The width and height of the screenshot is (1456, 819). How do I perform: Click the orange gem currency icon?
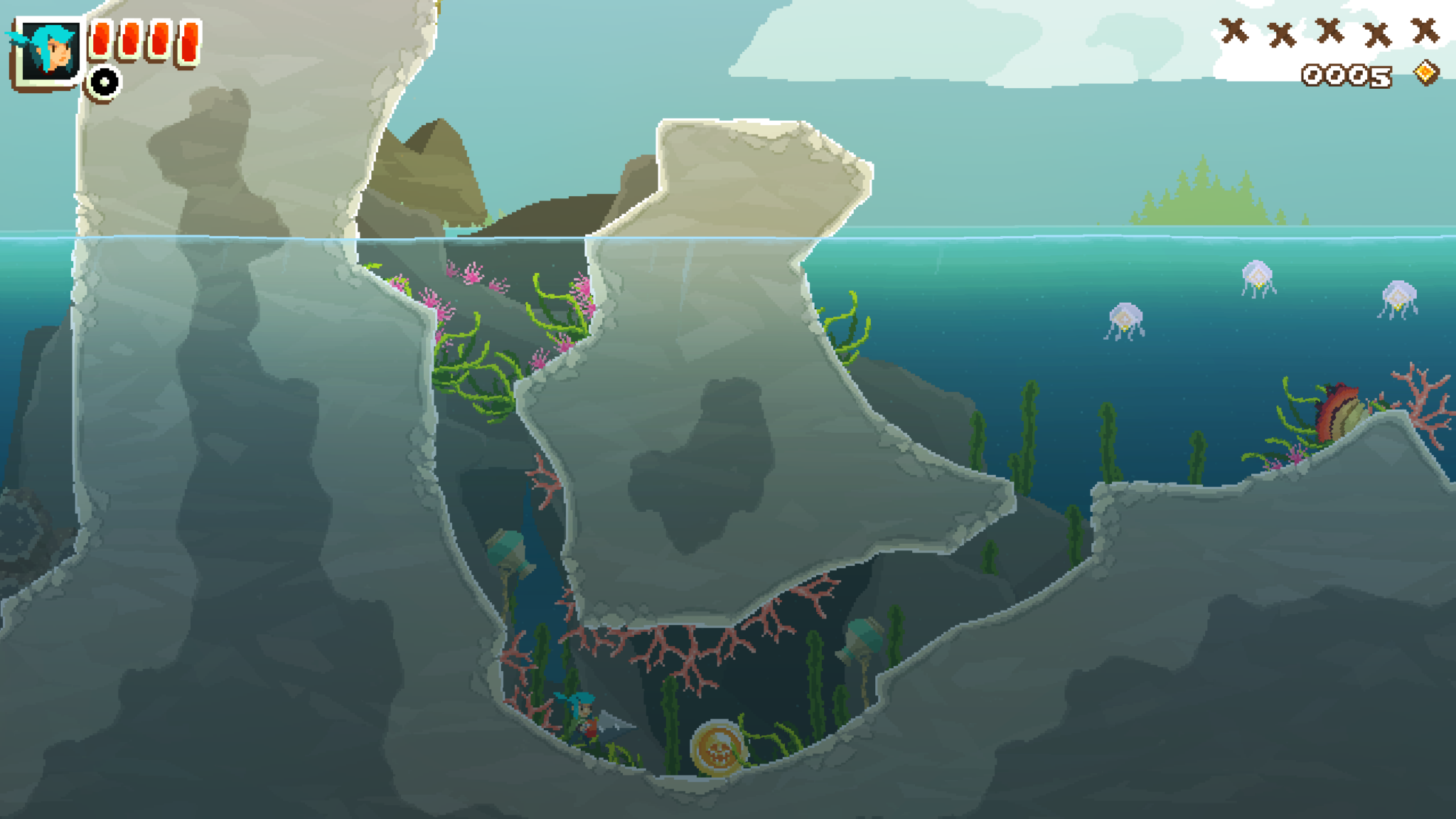coord(1425,73)
